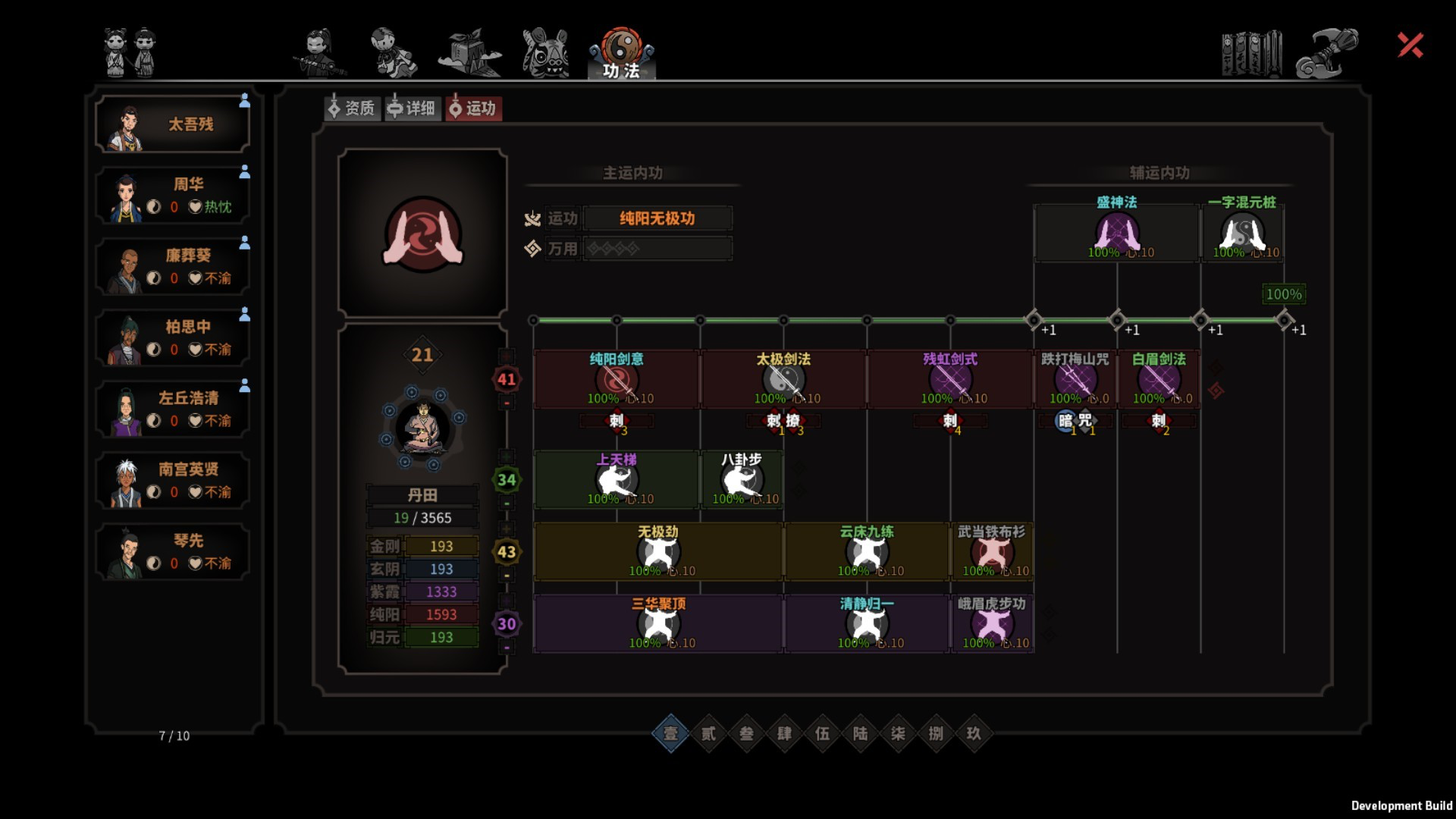
Task: Select the 太极剑法 sword skill
Action: [x=783, y=379]
